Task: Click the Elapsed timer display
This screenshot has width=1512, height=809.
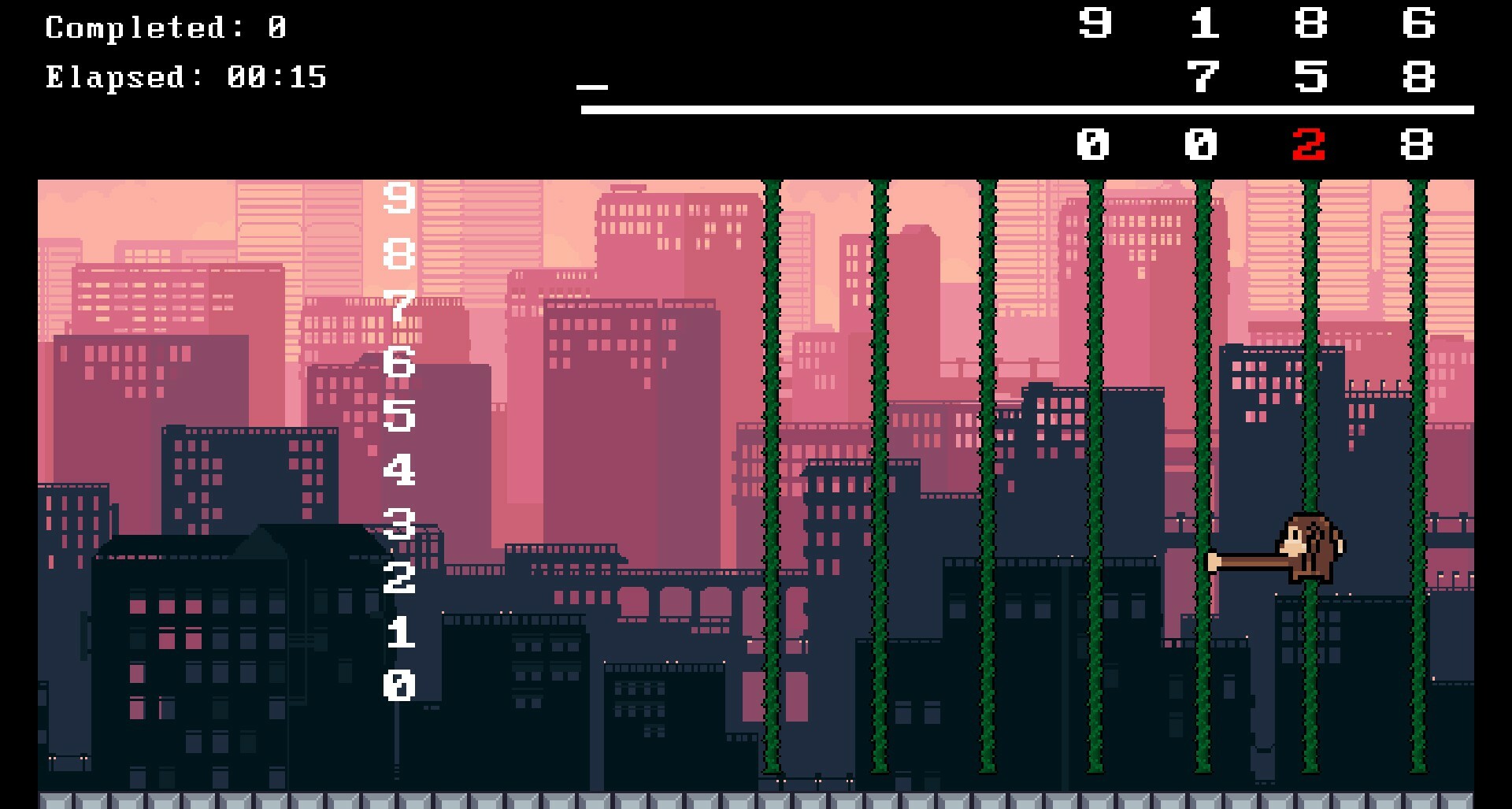Action: pyautogui.click(x=185, y=78)
